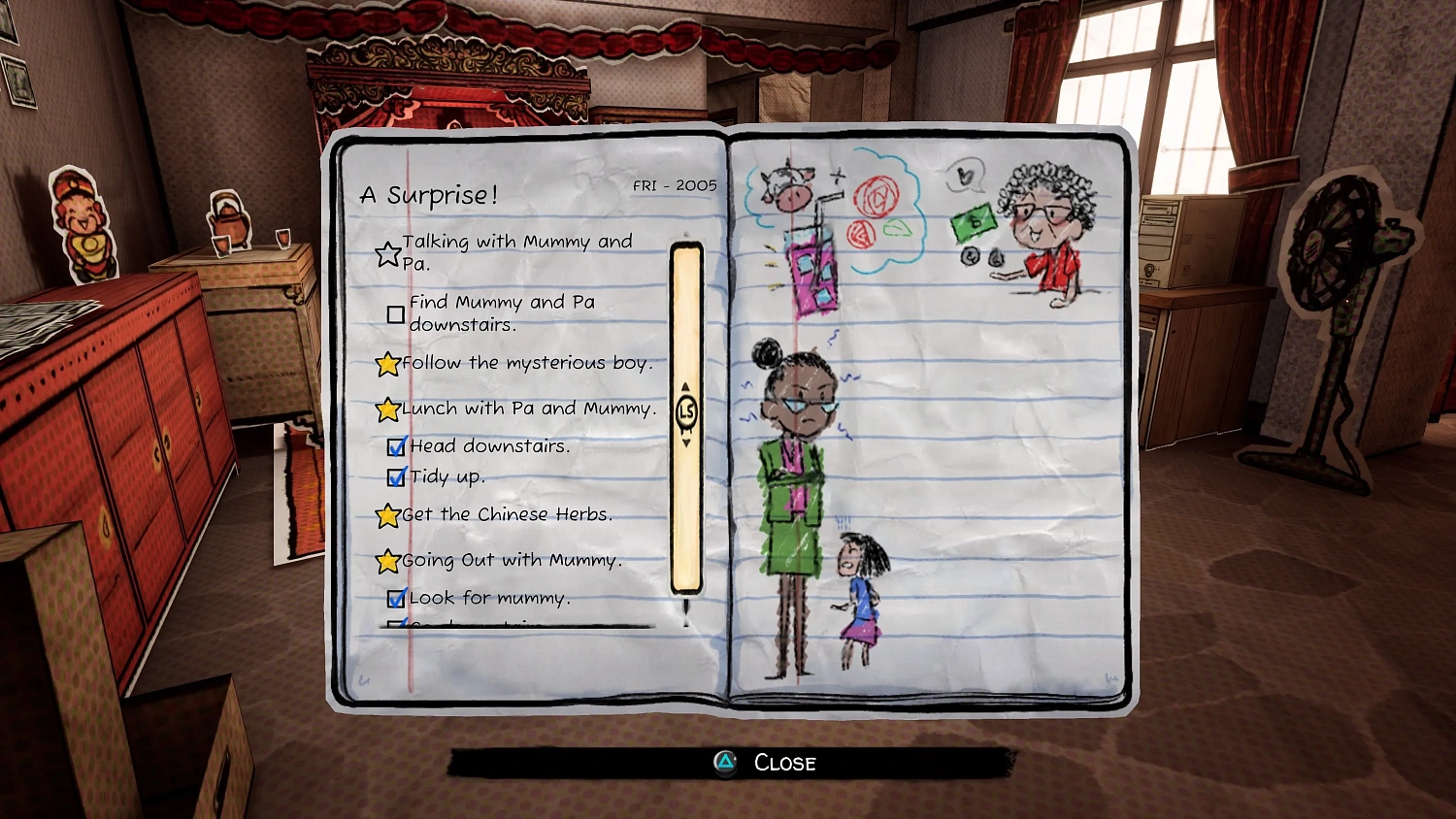
Task: Click the star beside "Talking with Mummy and Pa"
Action: pos(389,252)
